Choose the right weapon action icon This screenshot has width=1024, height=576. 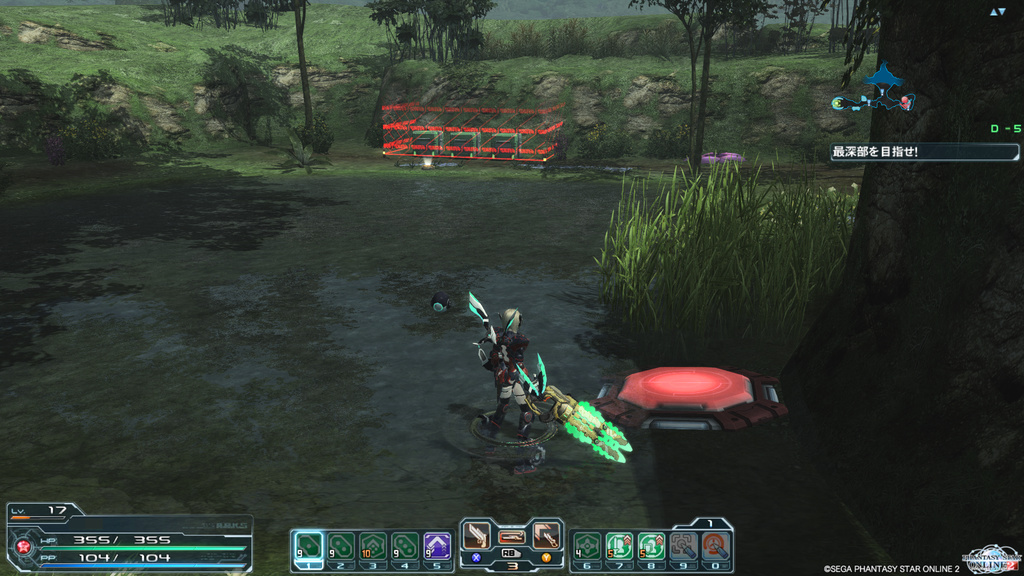coord(545,536)
